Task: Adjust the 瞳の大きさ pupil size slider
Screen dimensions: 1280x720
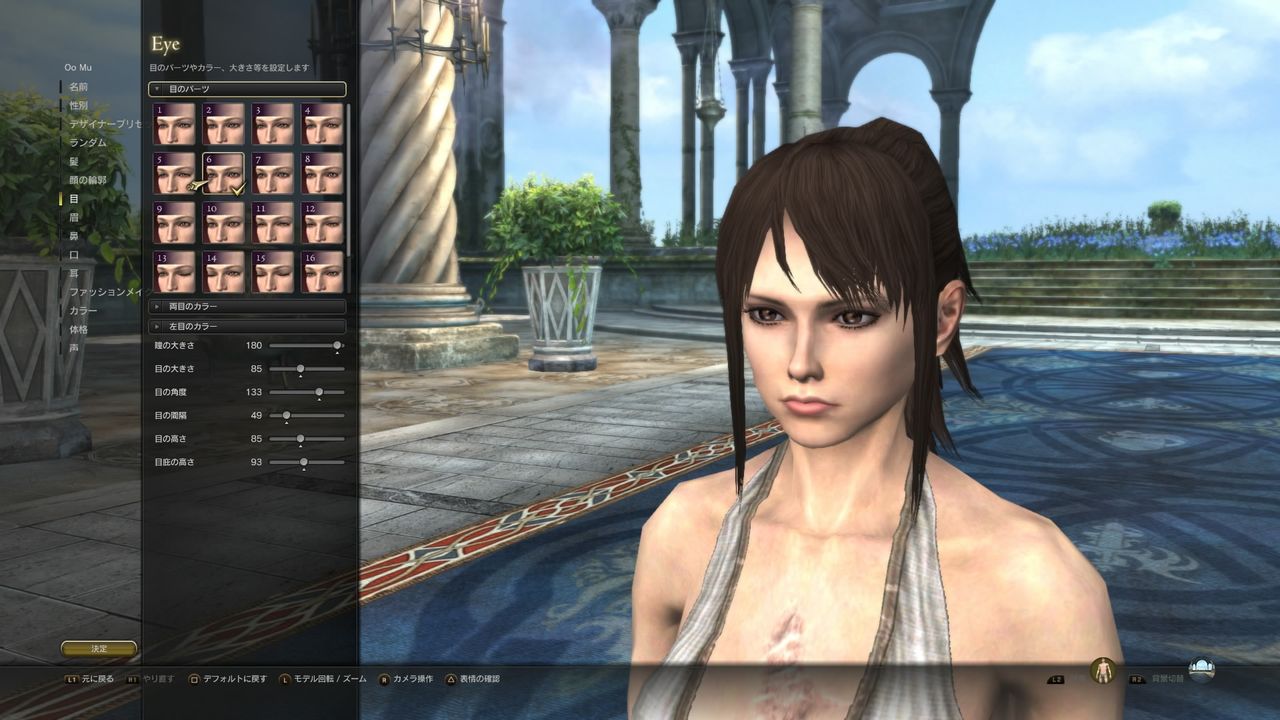Action: pos(335,345)
